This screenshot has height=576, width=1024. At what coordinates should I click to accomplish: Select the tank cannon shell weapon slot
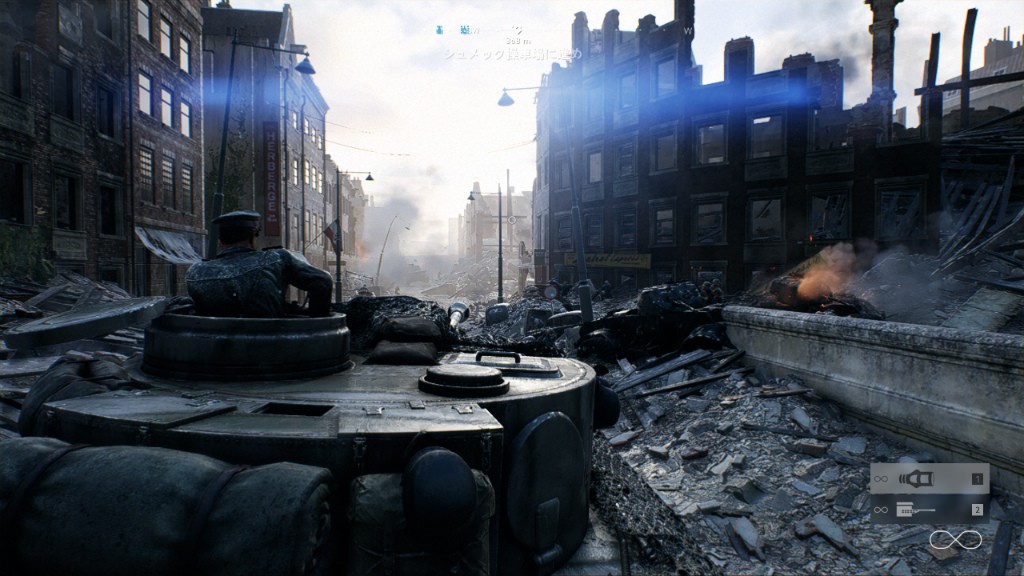[929, 479]
